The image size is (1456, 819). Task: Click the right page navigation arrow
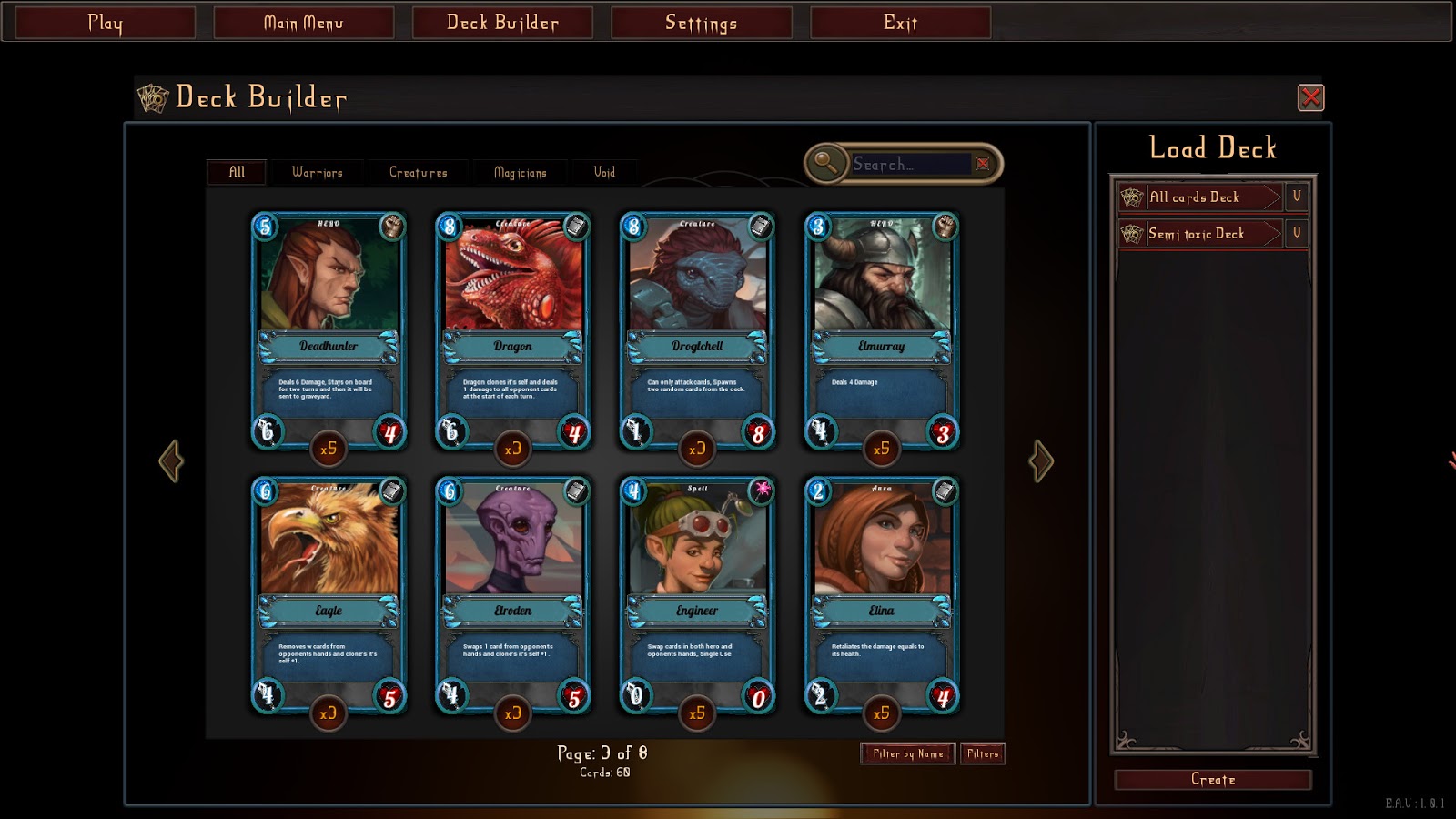[x=1040, y=462]
